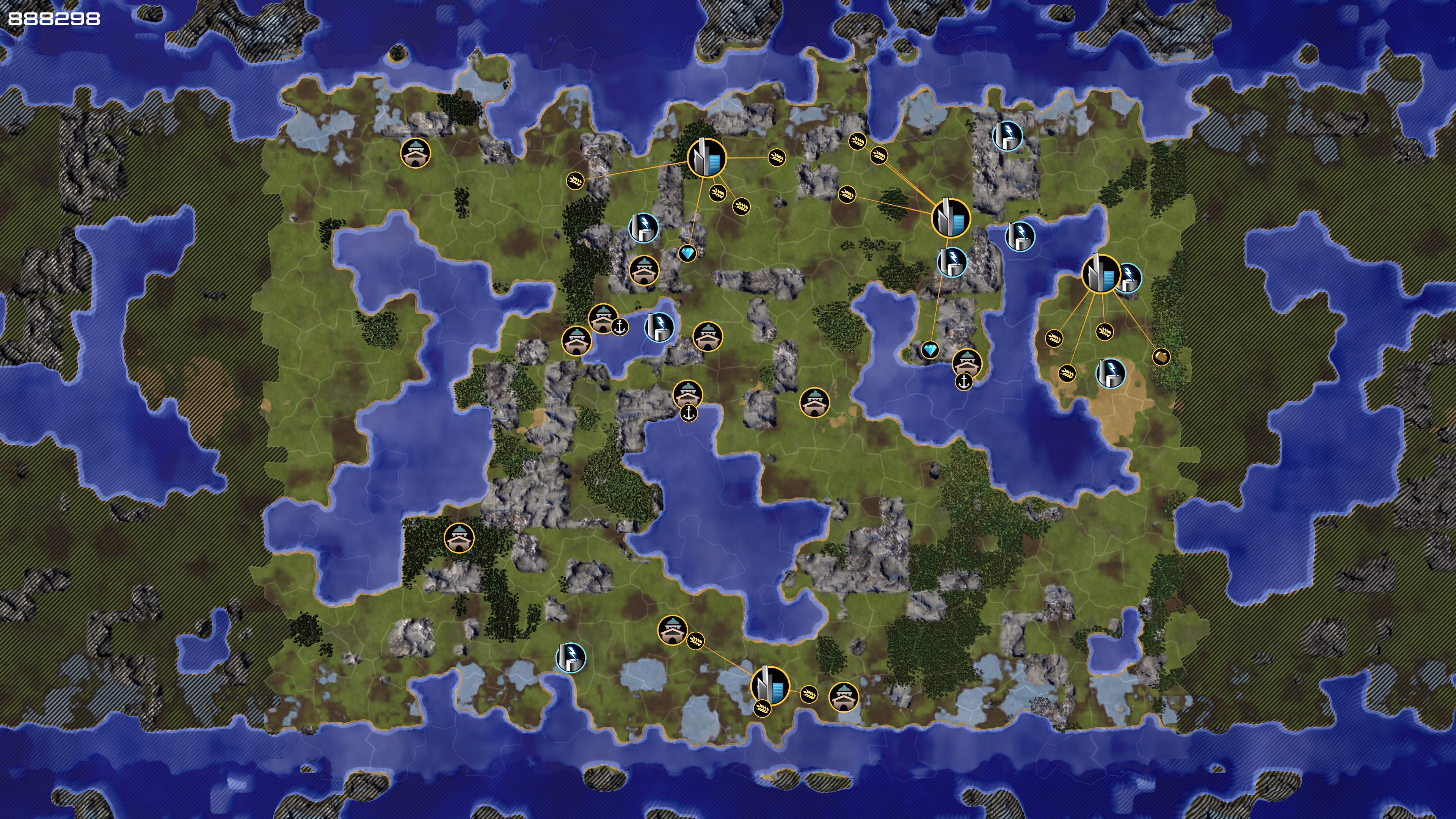
Task: Select the city marker linked to gold ore
Action: [1100, 274]
